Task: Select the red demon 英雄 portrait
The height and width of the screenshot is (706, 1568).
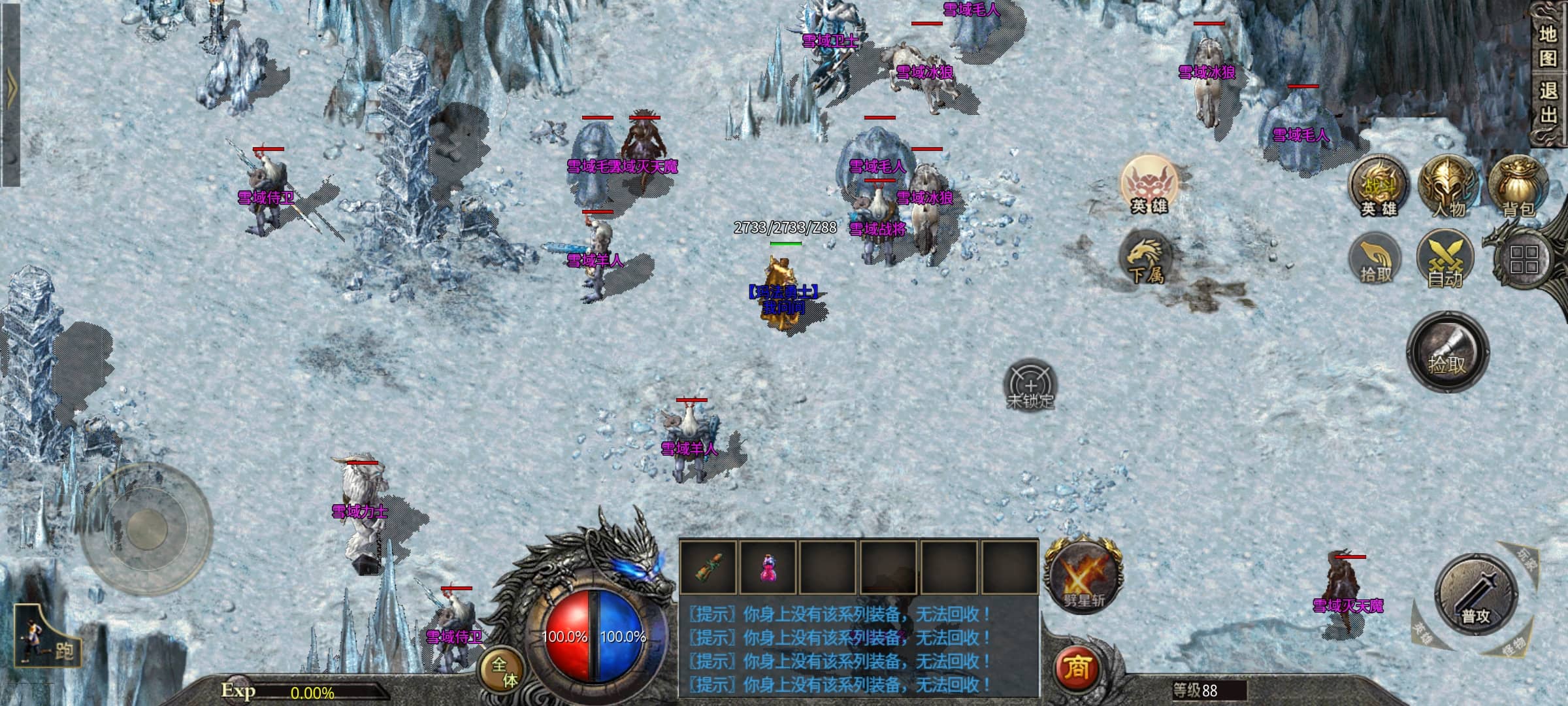Action: (1149, 184)
